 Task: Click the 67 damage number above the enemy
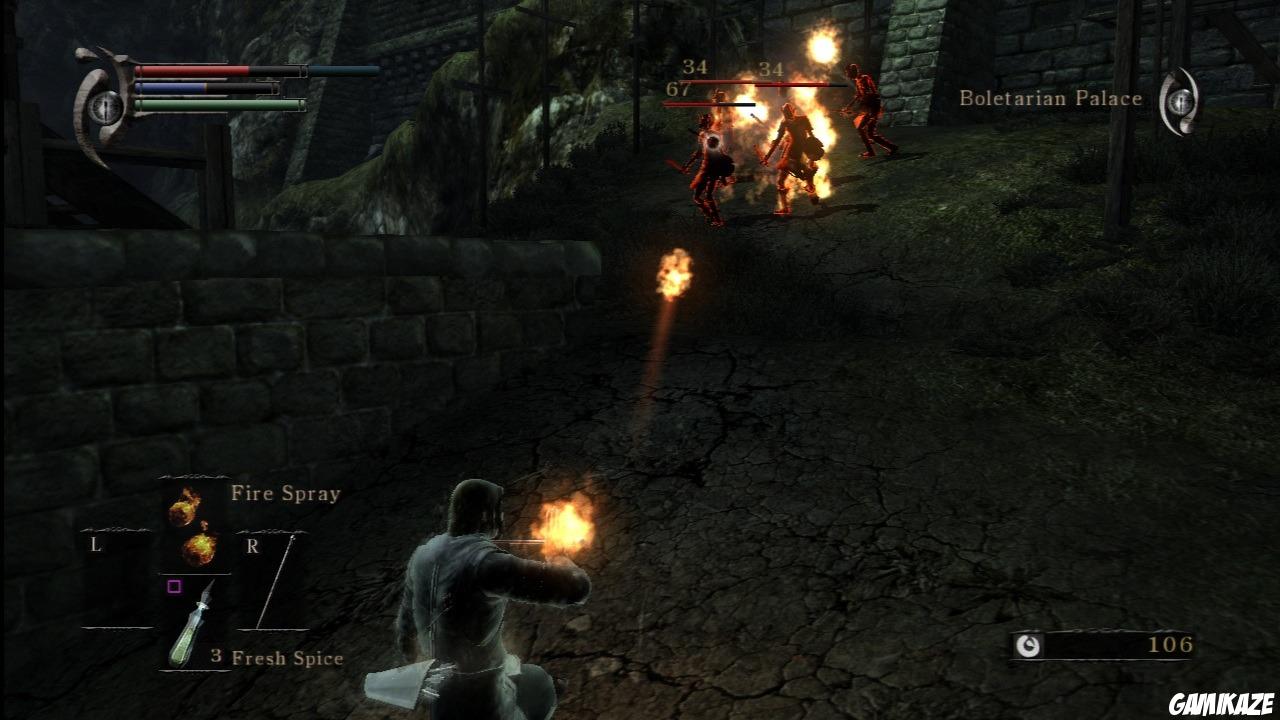click(677, 89)
